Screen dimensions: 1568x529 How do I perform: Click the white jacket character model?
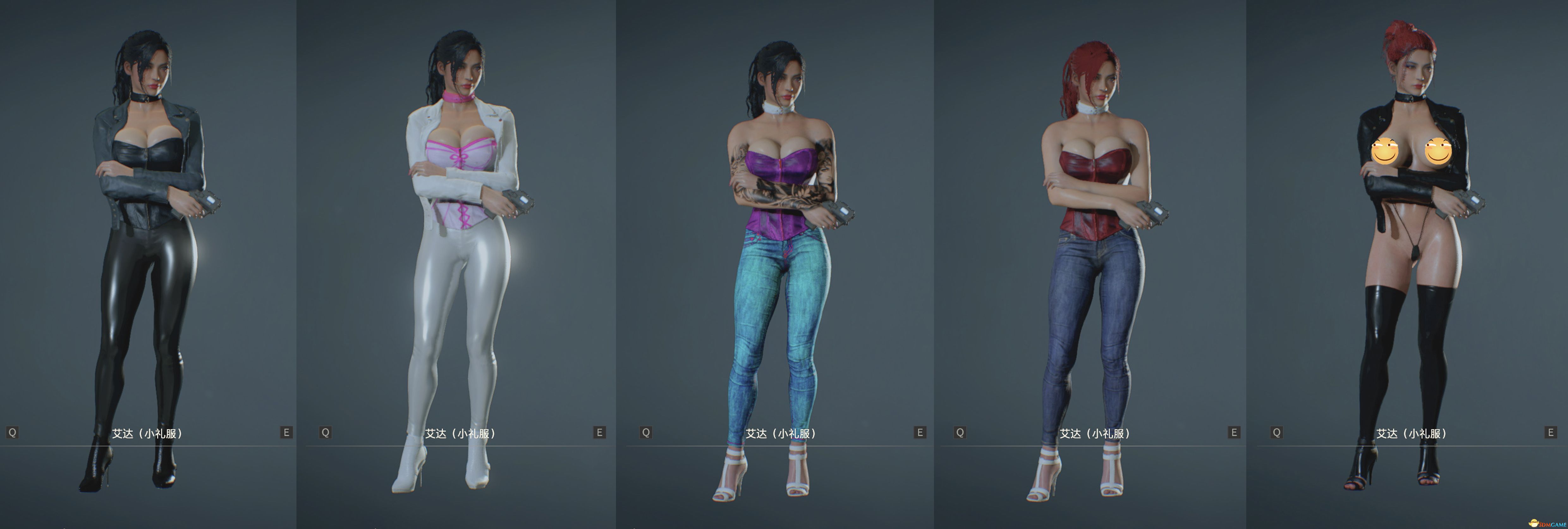(x=460, y=243)
